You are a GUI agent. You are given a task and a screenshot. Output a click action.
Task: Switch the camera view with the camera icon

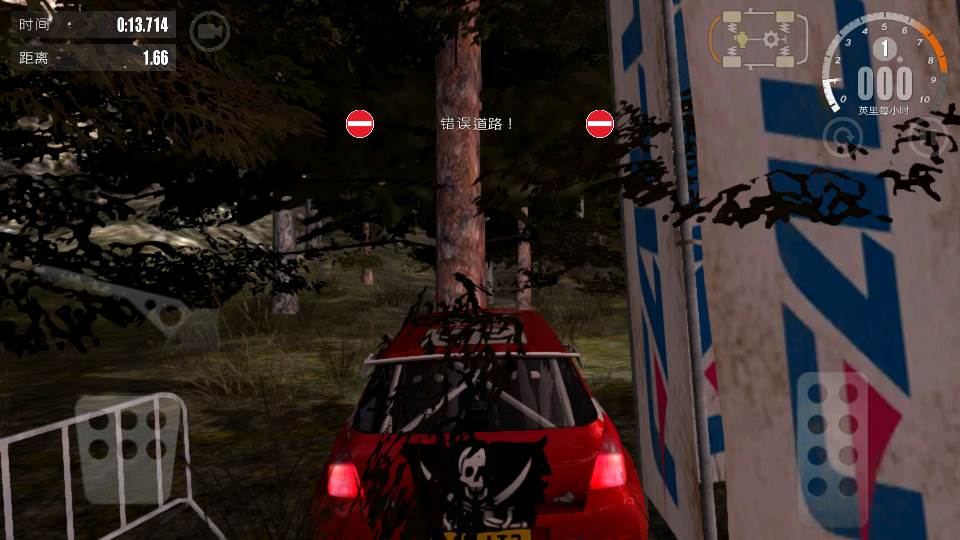tap(209, 31)
